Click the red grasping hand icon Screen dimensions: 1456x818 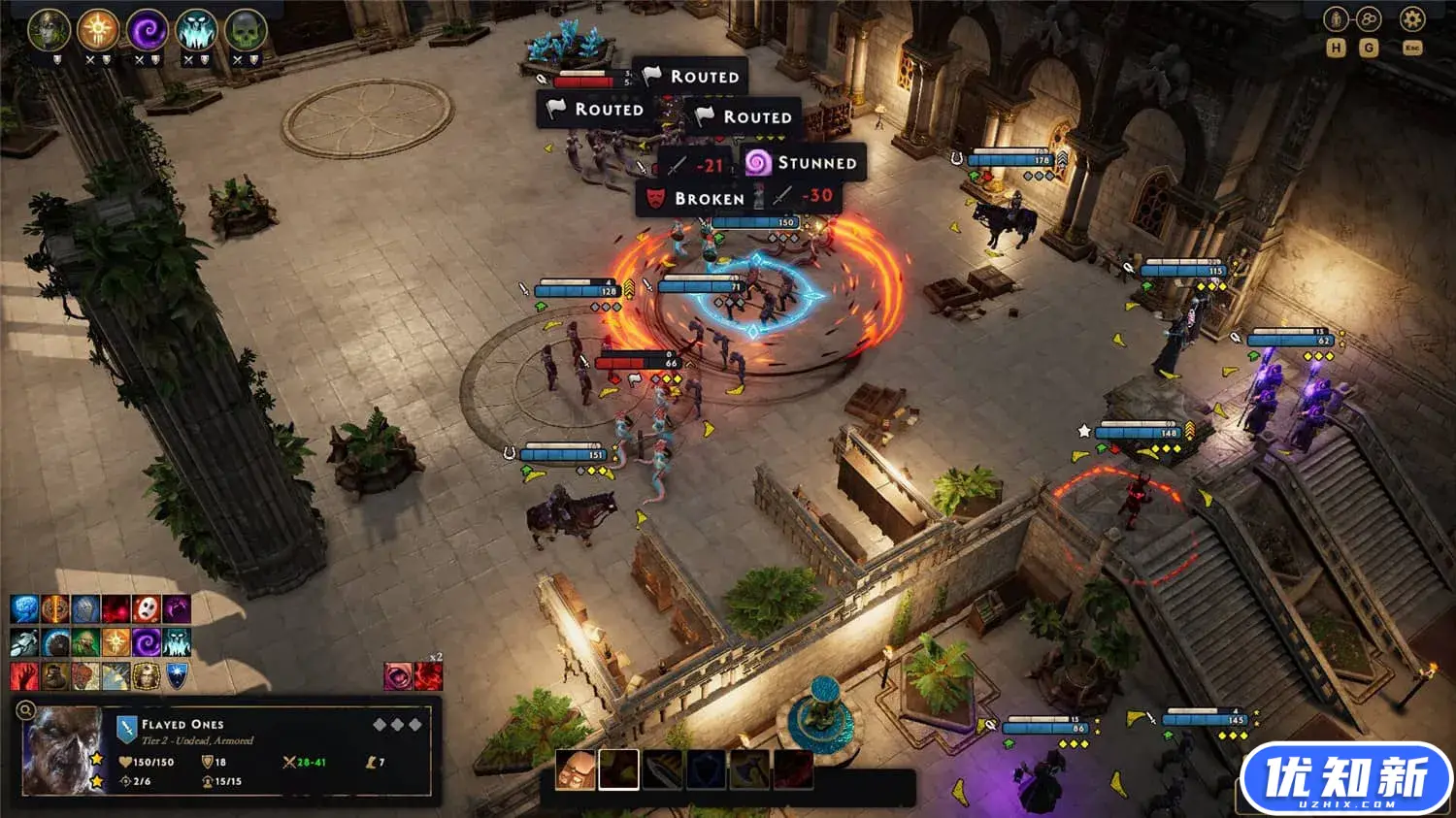click(x=24, y=675)
